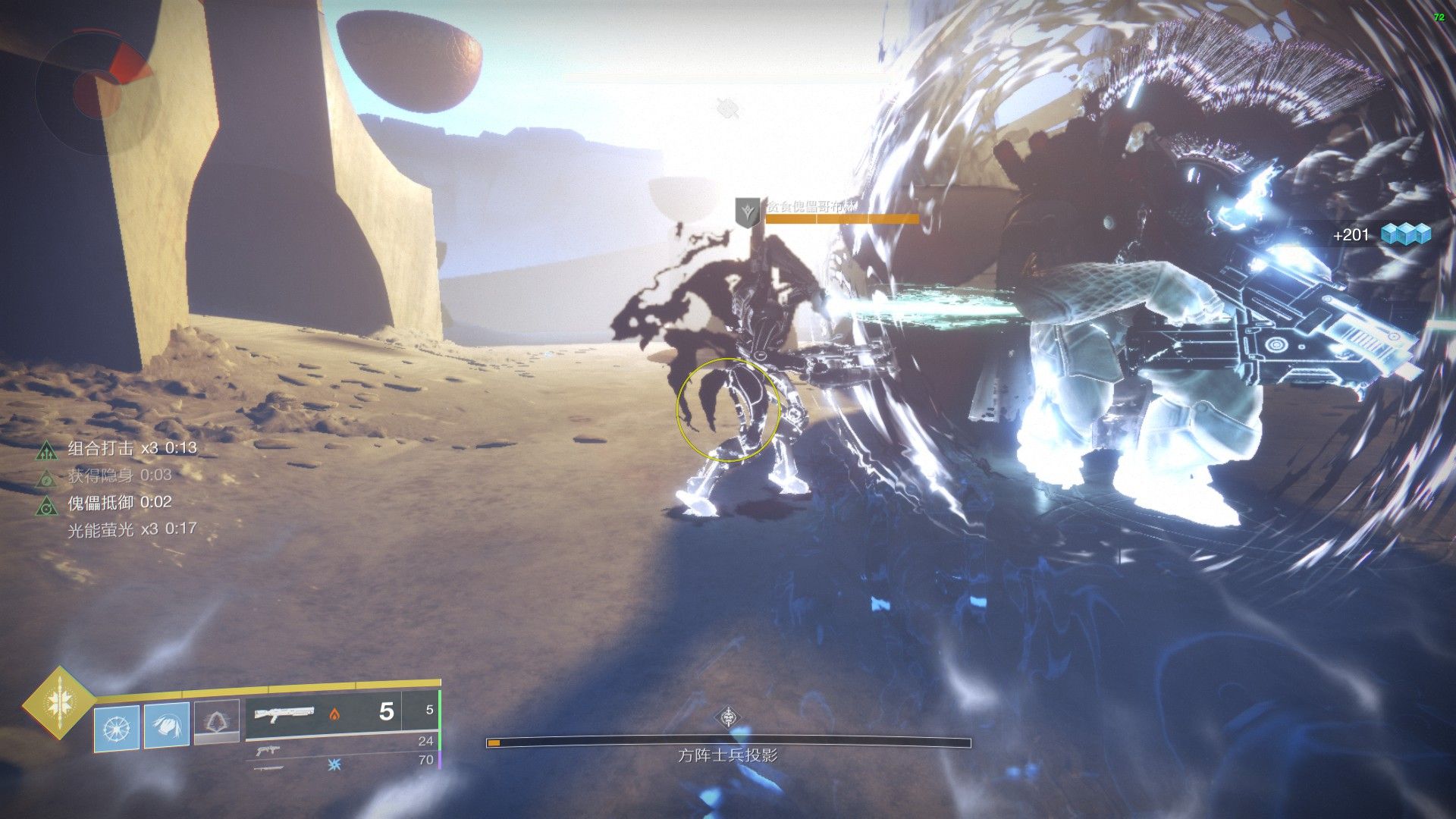Select the 傀儡抵御 buff icon
Image resolution: width=1456 pixels, height=819 pixels.
click(47, 505)
